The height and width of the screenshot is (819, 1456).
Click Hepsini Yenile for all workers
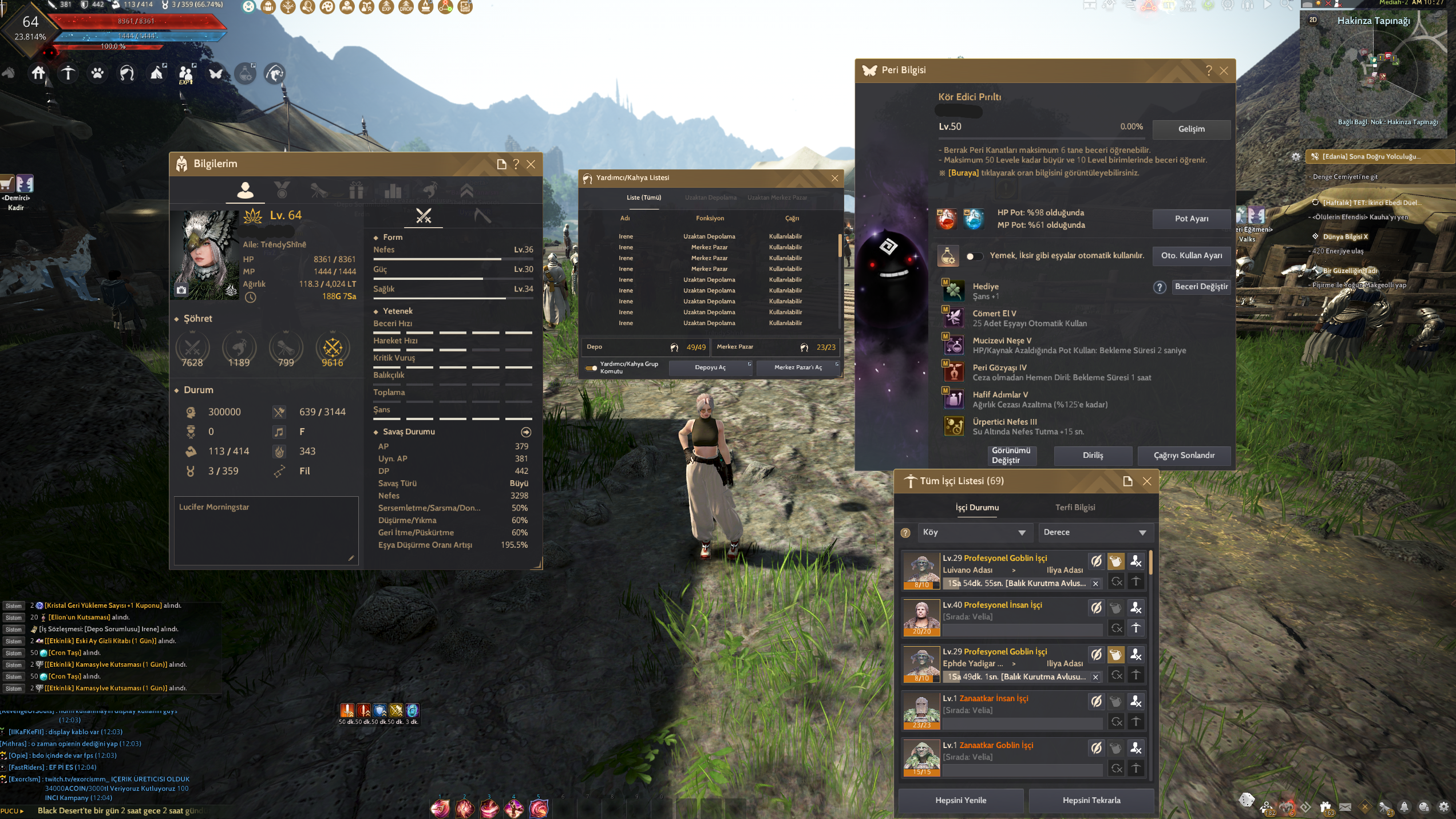tap(960, 800)
